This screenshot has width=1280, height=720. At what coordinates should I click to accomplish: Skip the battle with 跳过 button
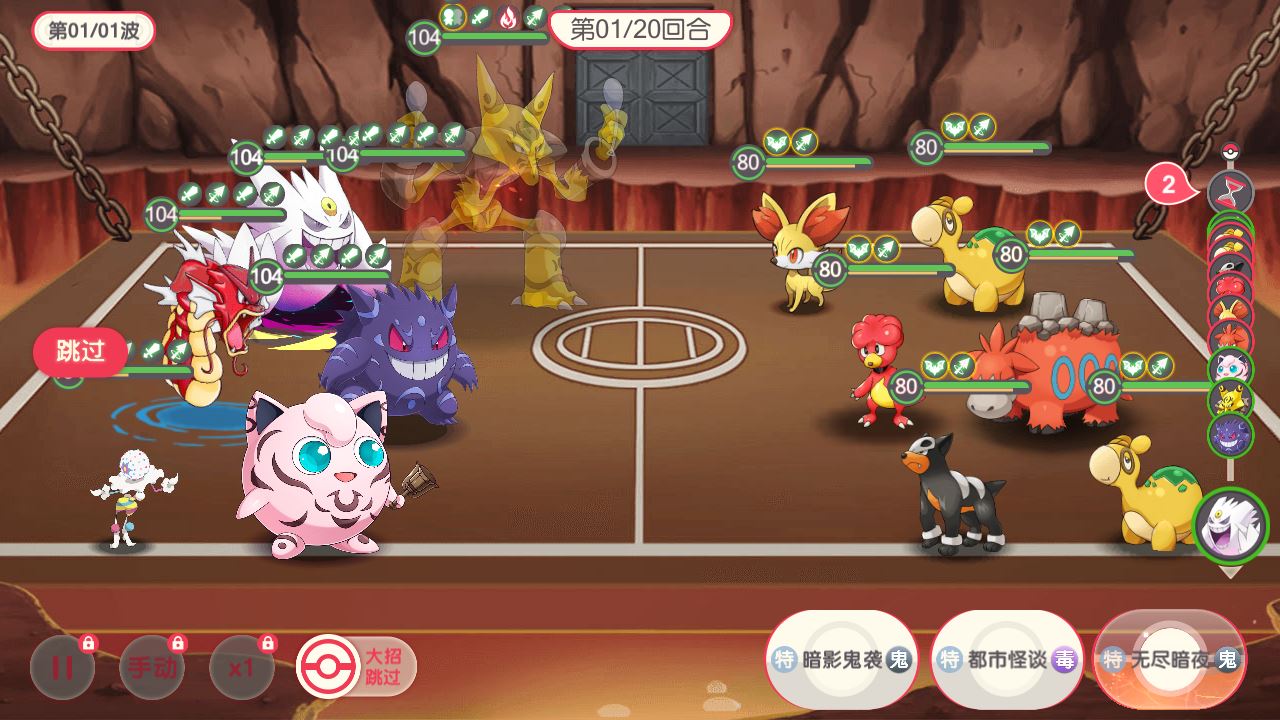tap(80, 351)
